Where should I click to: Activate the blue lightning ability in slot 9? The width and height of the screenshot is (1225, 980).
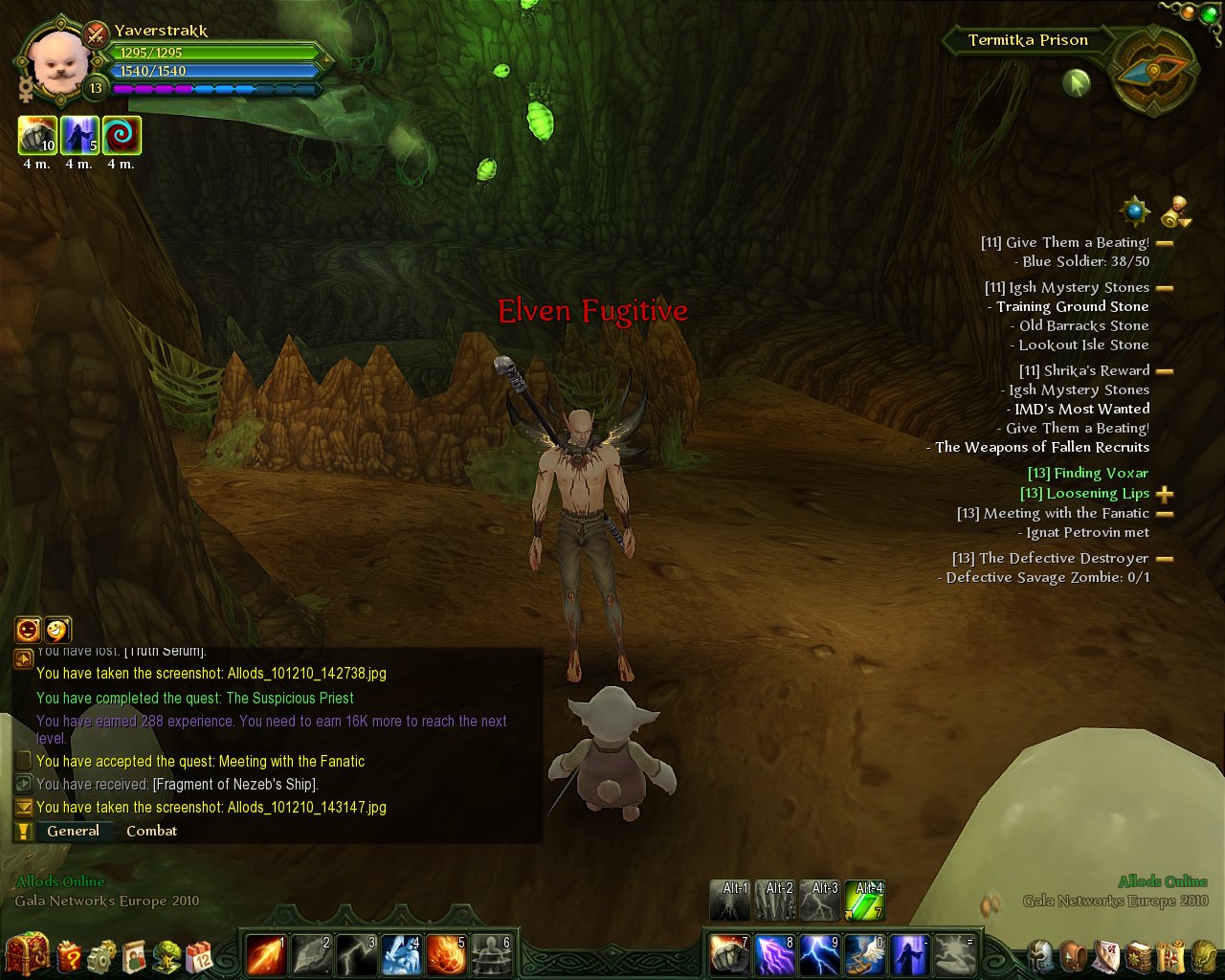(820, 954)
